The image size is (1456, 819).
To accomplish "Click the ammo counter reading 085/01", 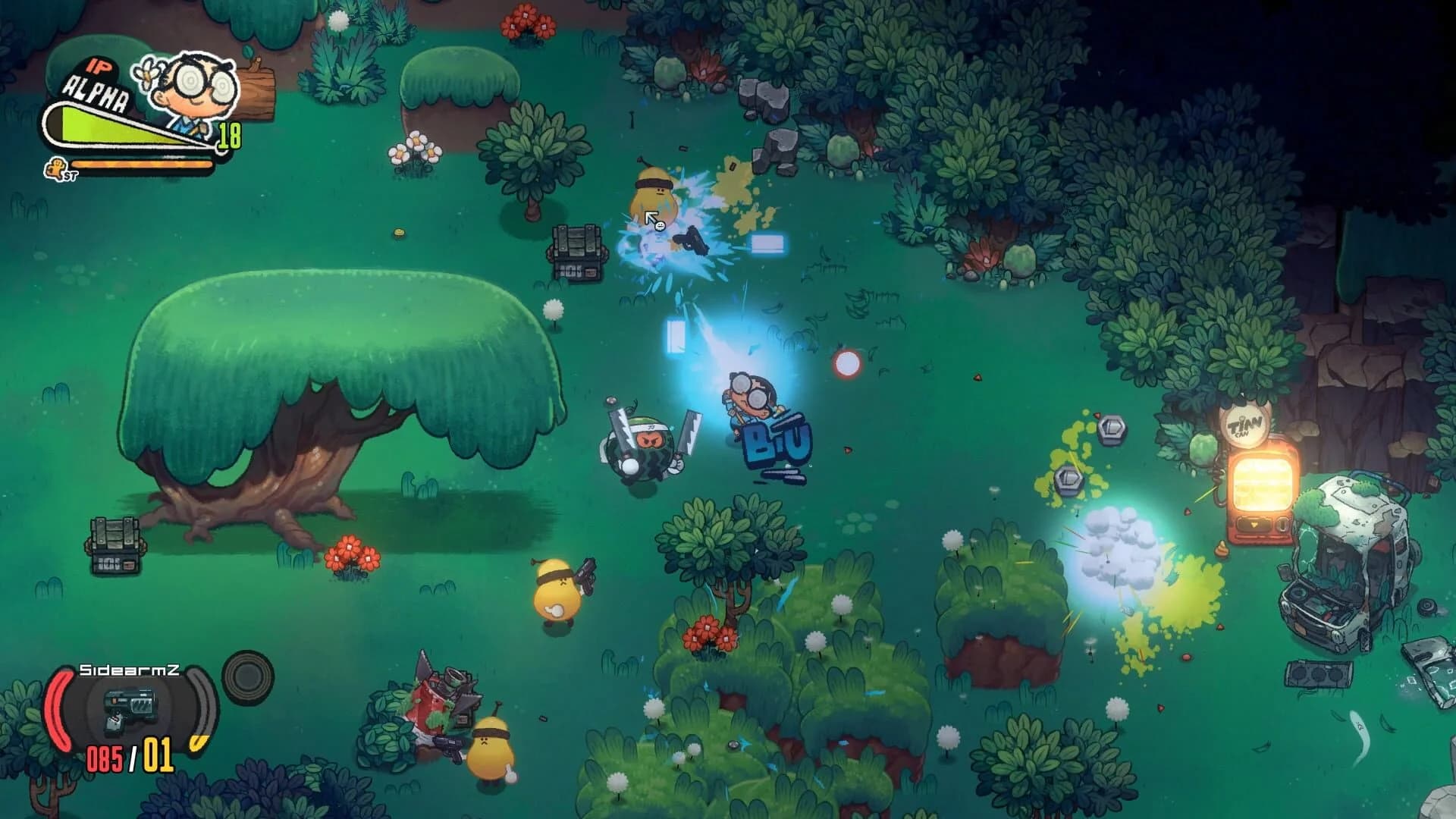I will (130, 755).
